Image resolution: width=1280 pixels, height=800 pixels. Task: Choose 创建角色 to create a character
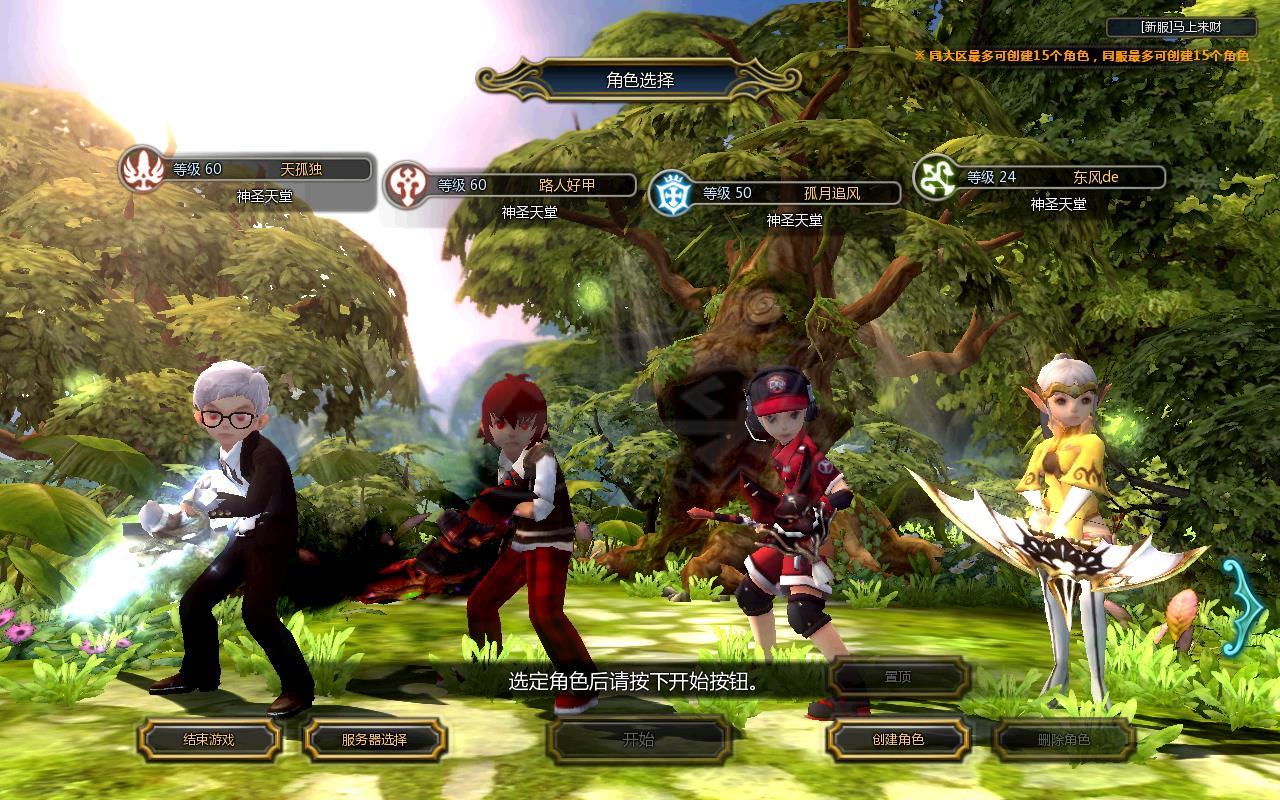click(897, 740)
